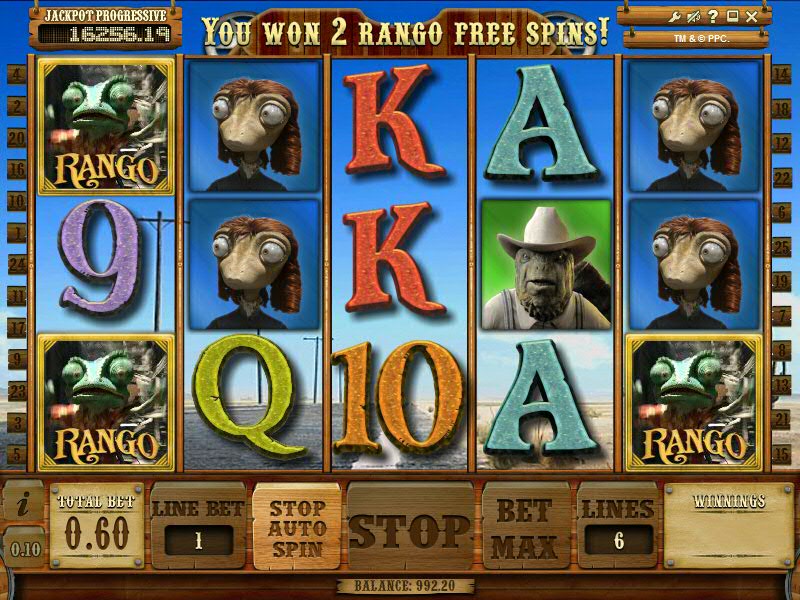The height and width of the screenshot is (600, 800).
Task: Toggle sound with the muted speaker icon
Action: coord(695,16)
